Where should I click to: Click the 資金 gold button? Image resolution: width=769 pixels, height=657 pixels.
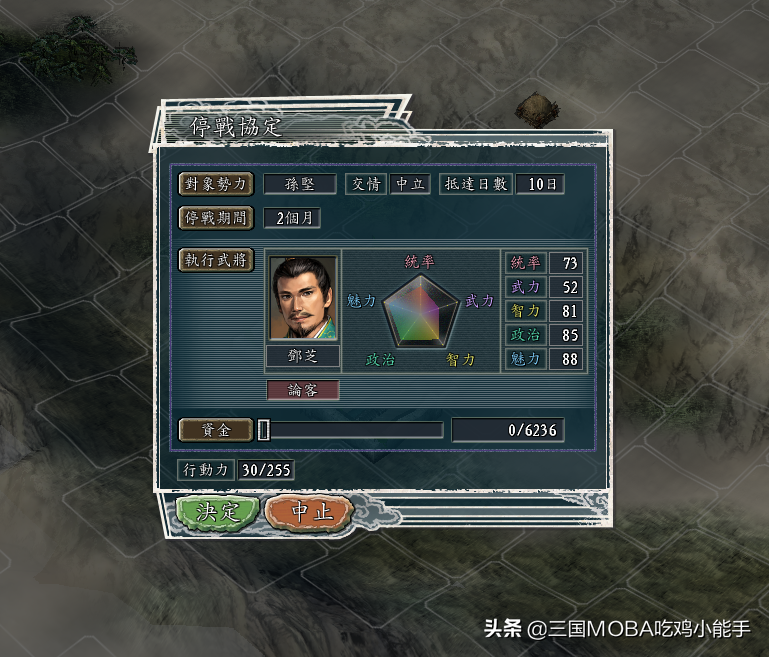(216, 430)
